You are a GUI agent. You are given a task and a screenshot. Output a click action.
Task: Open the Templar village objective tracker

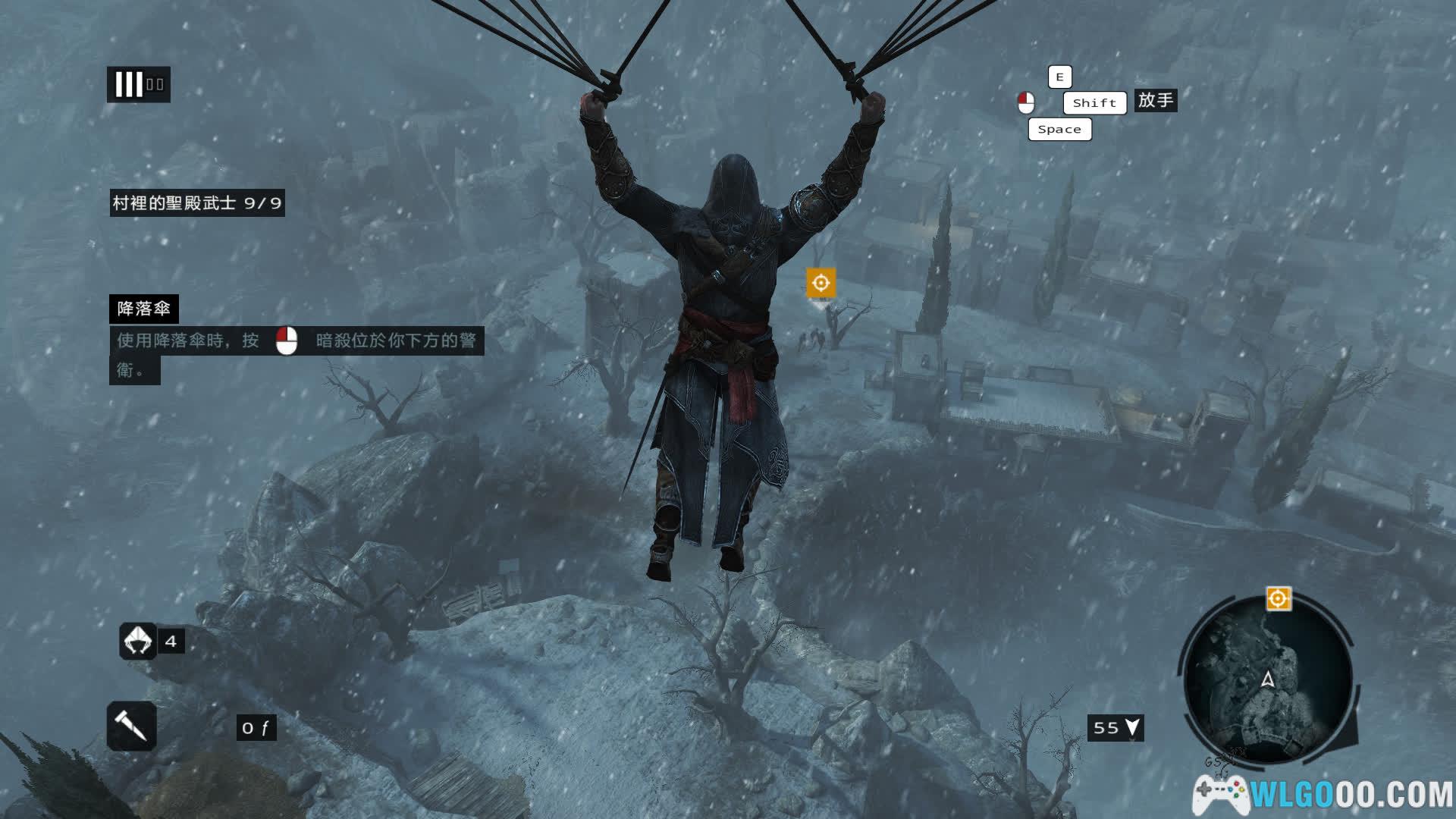pos(197,203)
